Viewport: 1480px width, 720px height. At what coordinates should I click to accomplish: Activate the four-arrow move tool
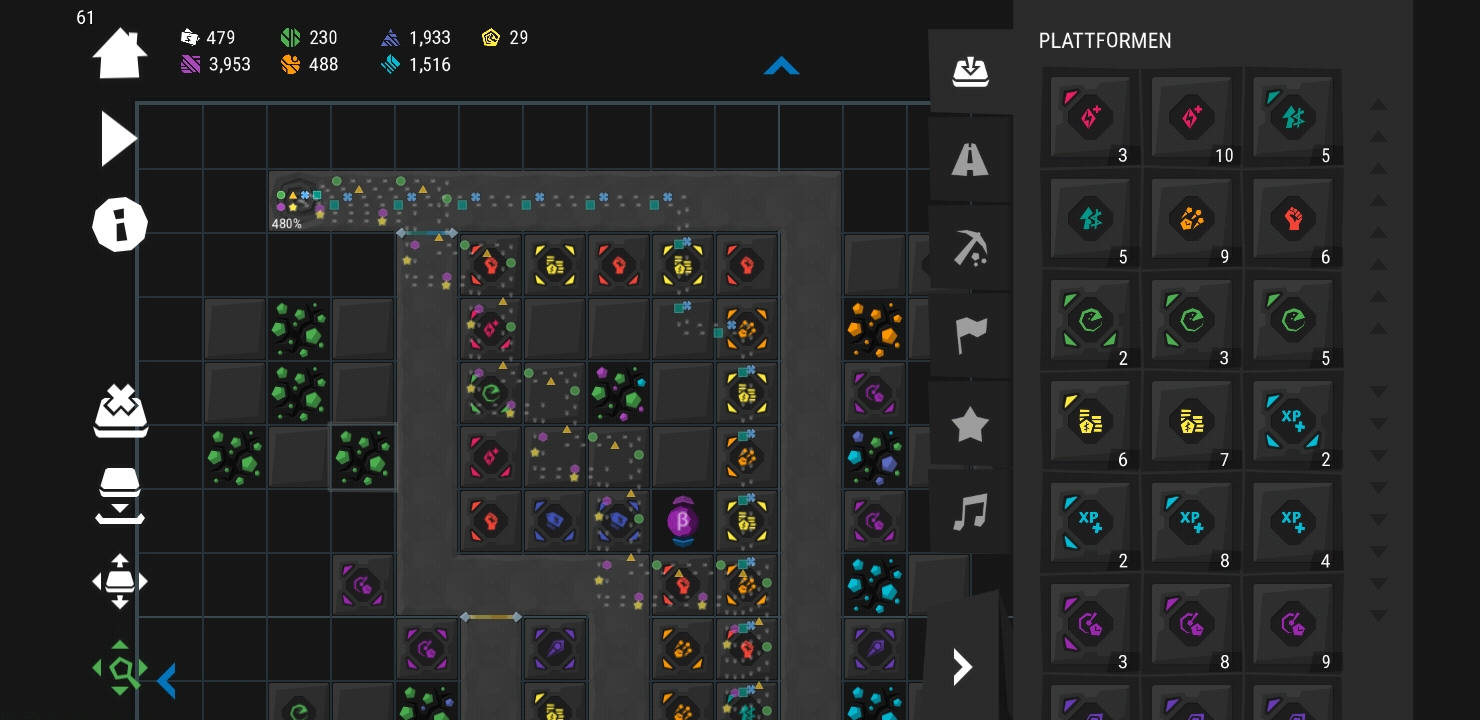click(120, 581)
